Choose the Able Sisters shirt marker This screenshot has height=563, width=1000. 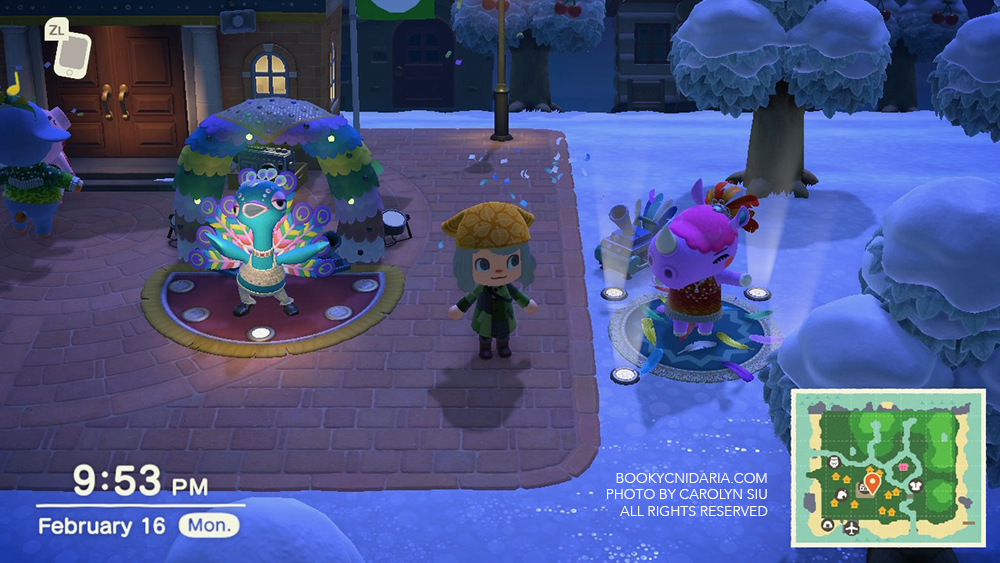click(x=916, y=485)
